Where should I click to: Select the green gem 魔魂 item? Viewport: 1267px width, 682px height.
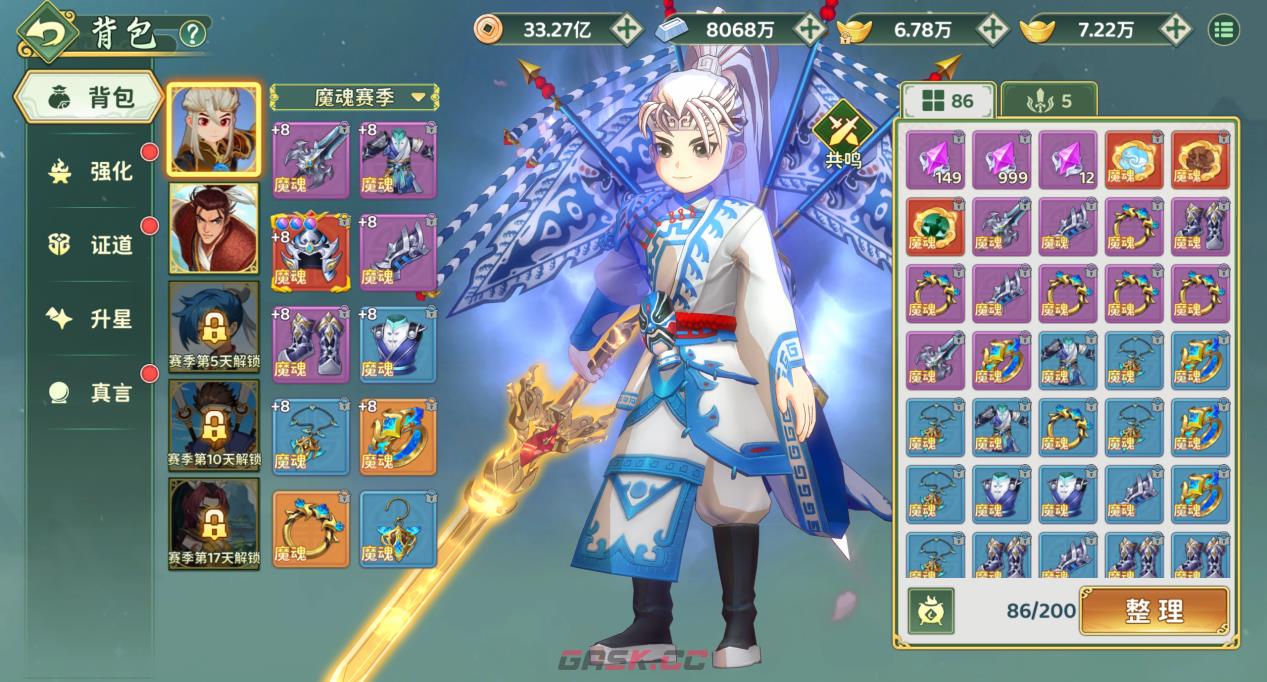[935, 226]
